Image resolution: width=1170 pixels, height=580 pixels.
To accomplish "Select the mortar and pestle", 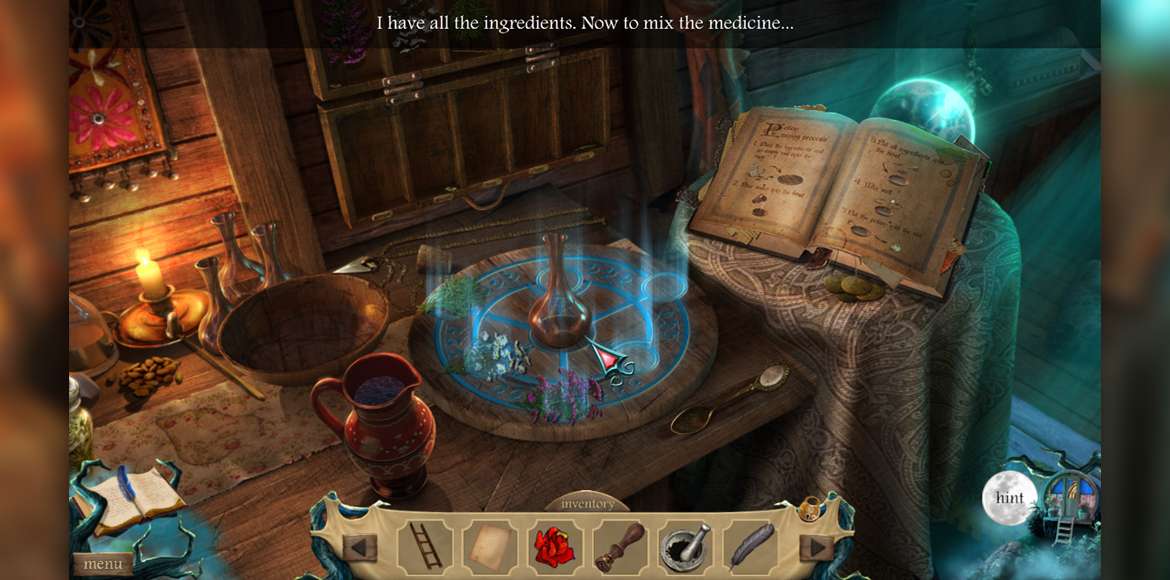I will (x=684, y=547).
